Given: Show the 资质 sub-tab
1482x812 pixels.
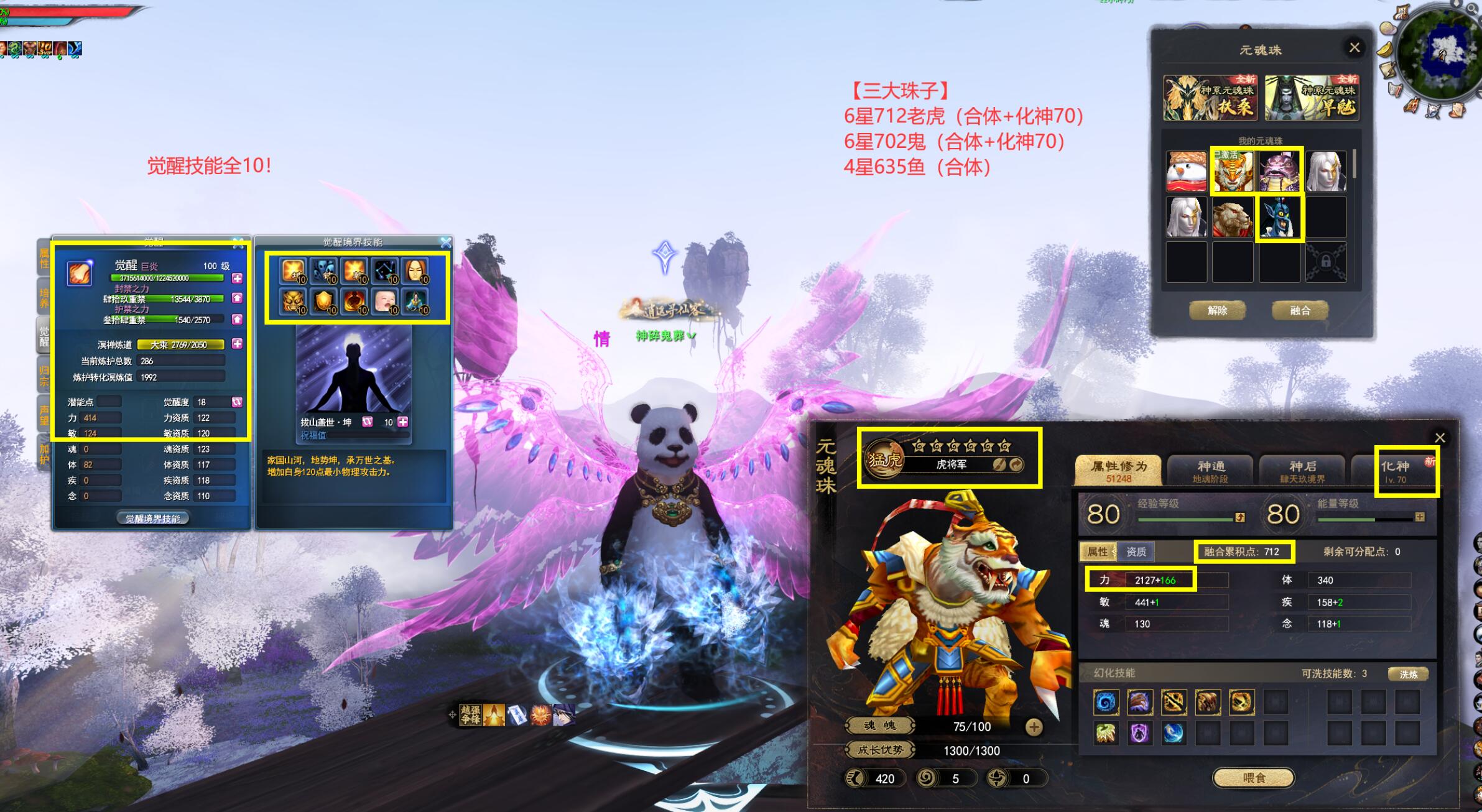Looking at the screenshot, I should click(x=1136, y=551).
